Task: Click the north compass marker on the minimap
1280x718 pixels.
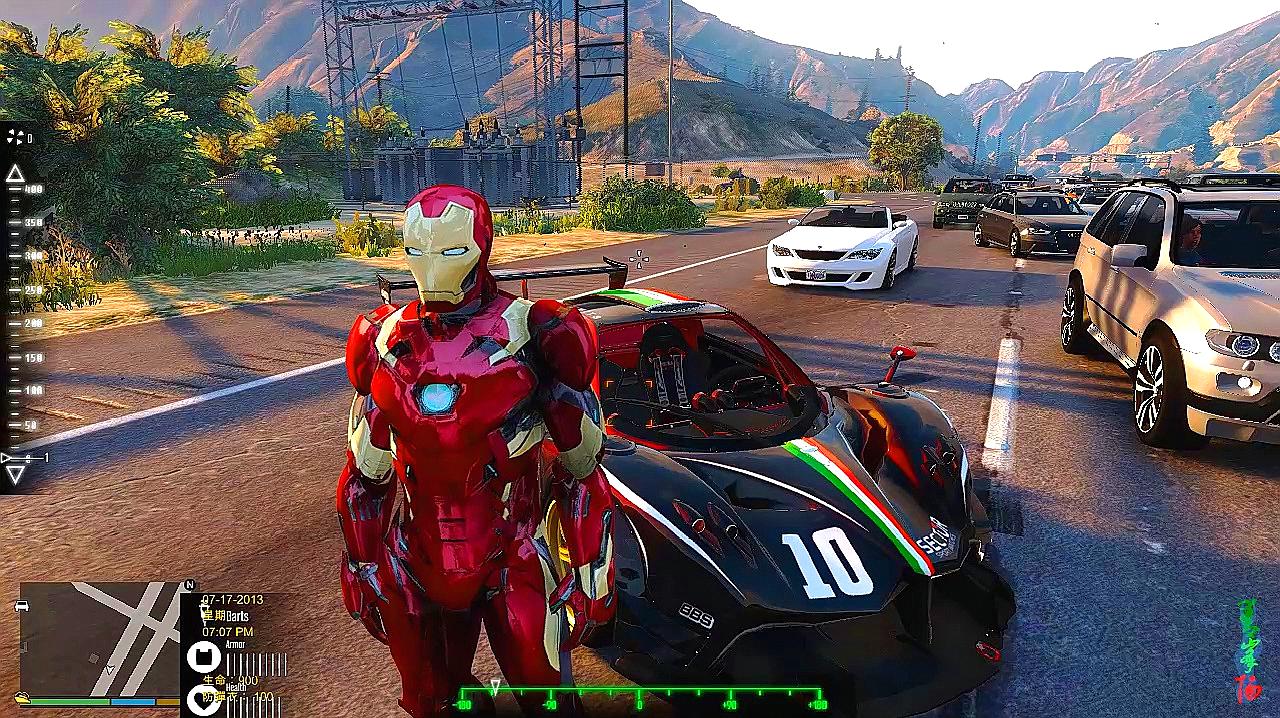Action: [x=190, y=585]
